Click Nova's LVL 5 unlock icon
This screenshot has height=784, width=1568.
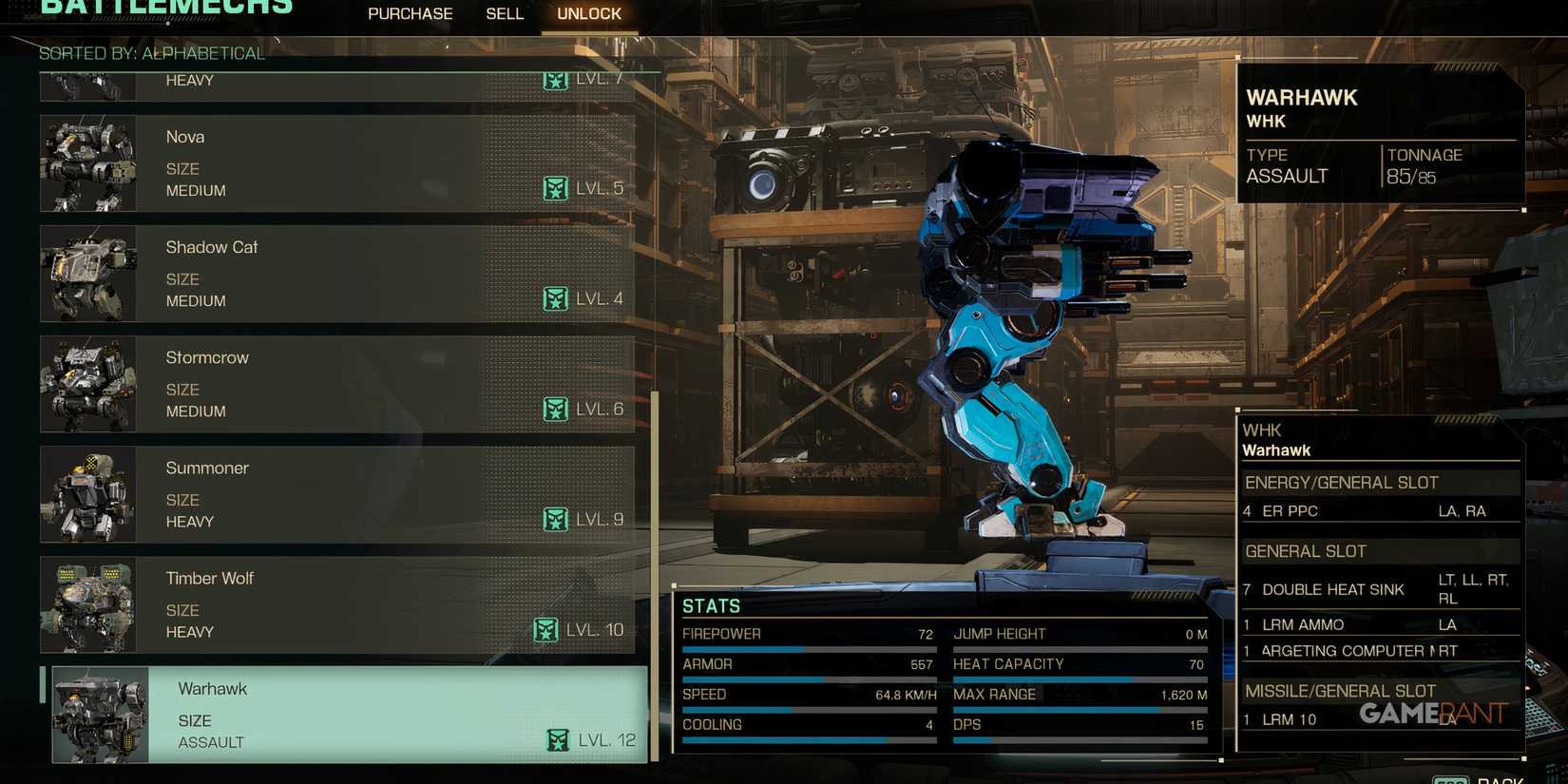click(x=555, y=187)
